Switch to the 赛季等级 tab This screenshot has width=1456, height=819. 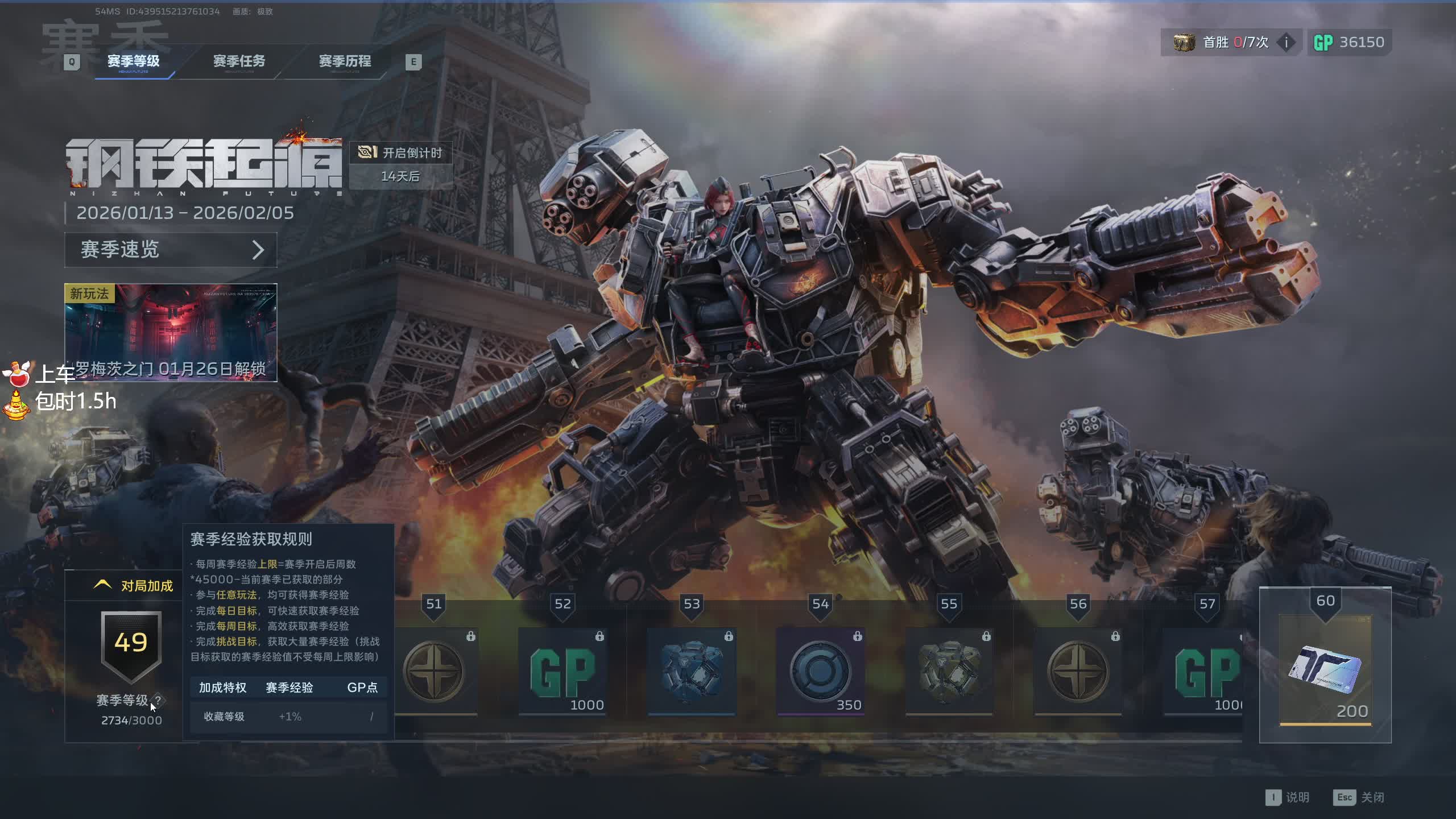click(x=134, y=61)
